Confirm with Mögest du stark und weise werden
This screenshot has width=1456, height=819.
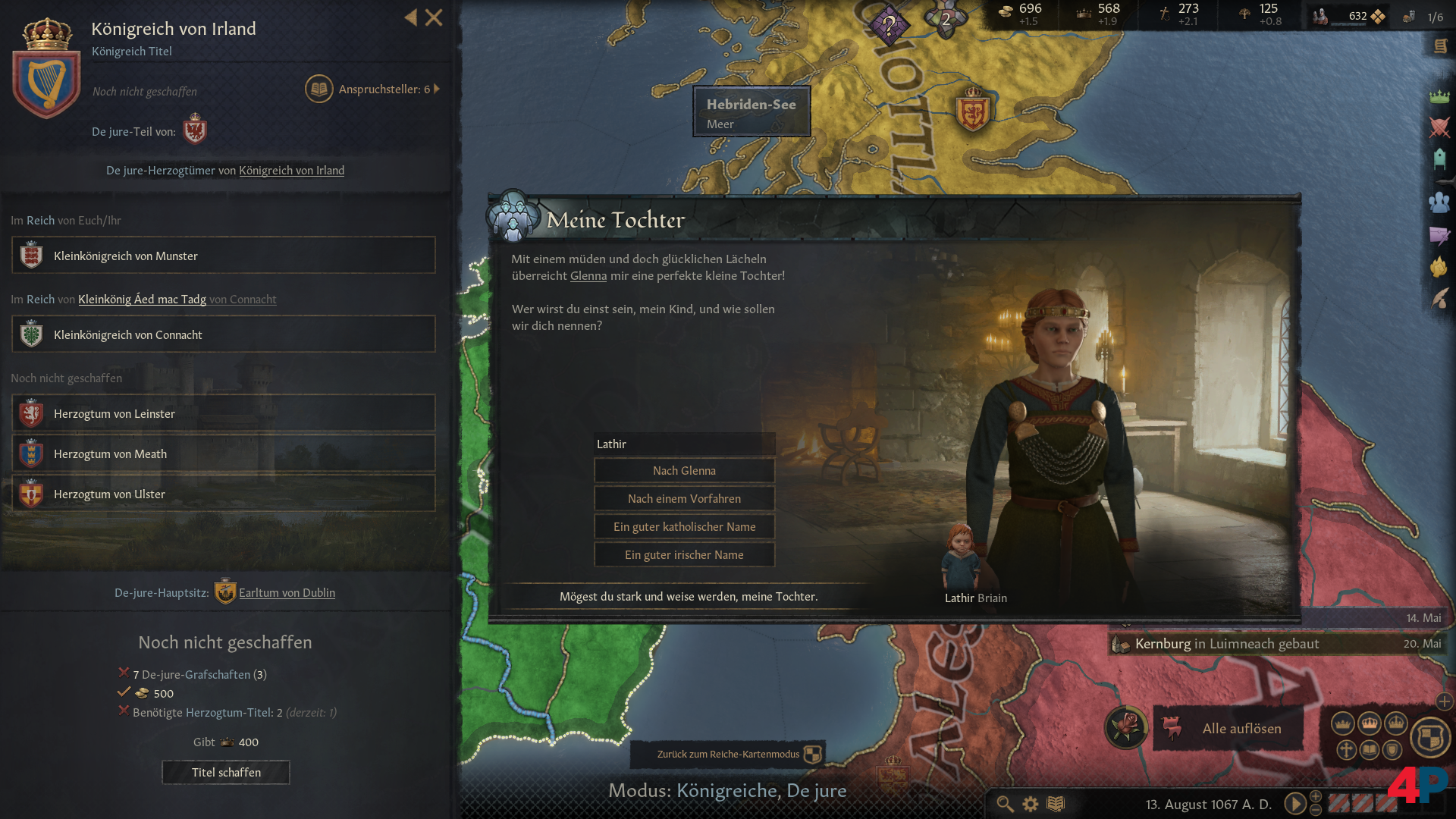coord(688,596)
